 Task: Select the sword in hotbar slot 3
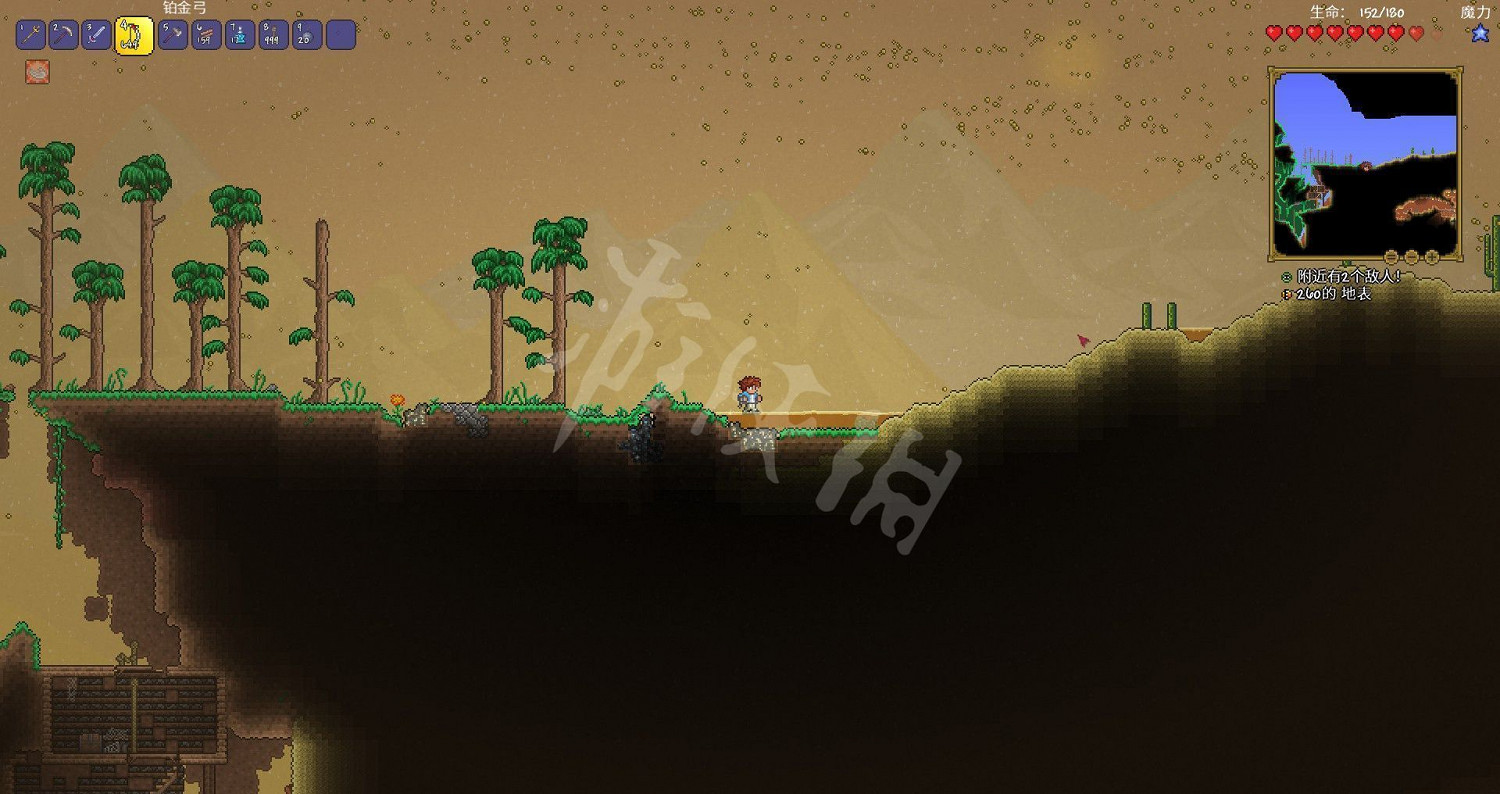point(97,34)
